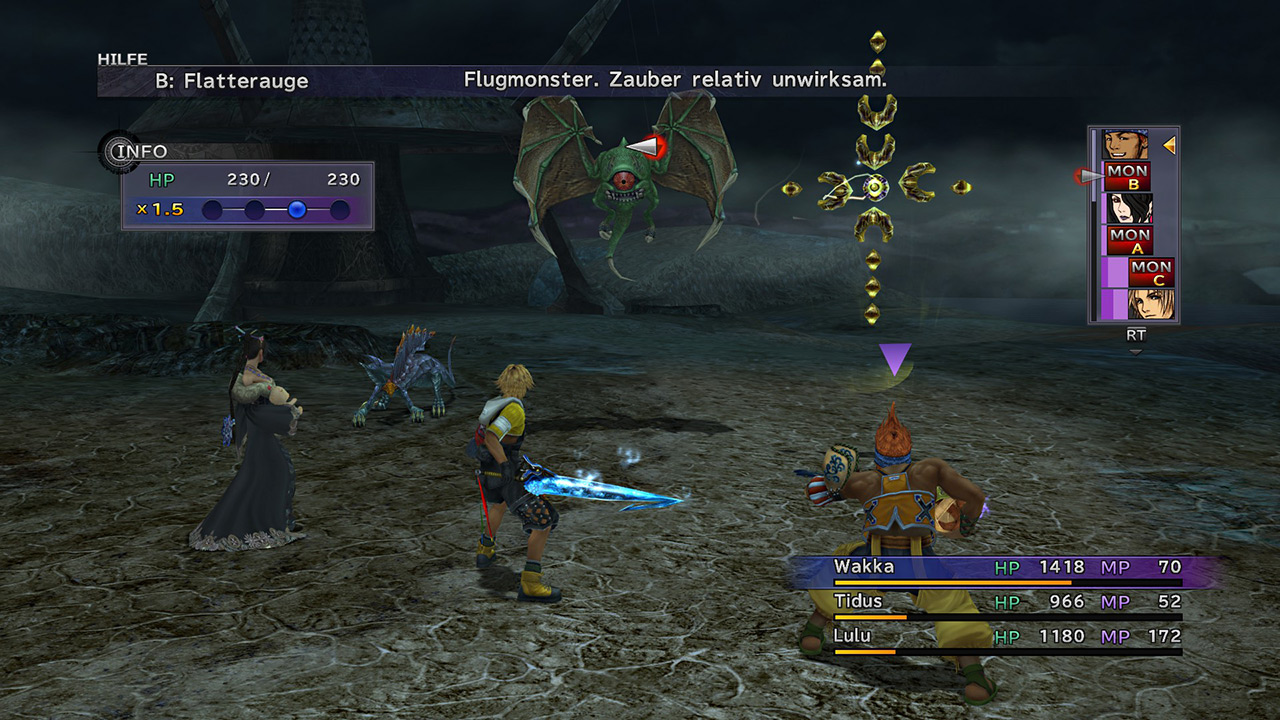Pick Lulu's row in the party list

[x=1007, y=638]
